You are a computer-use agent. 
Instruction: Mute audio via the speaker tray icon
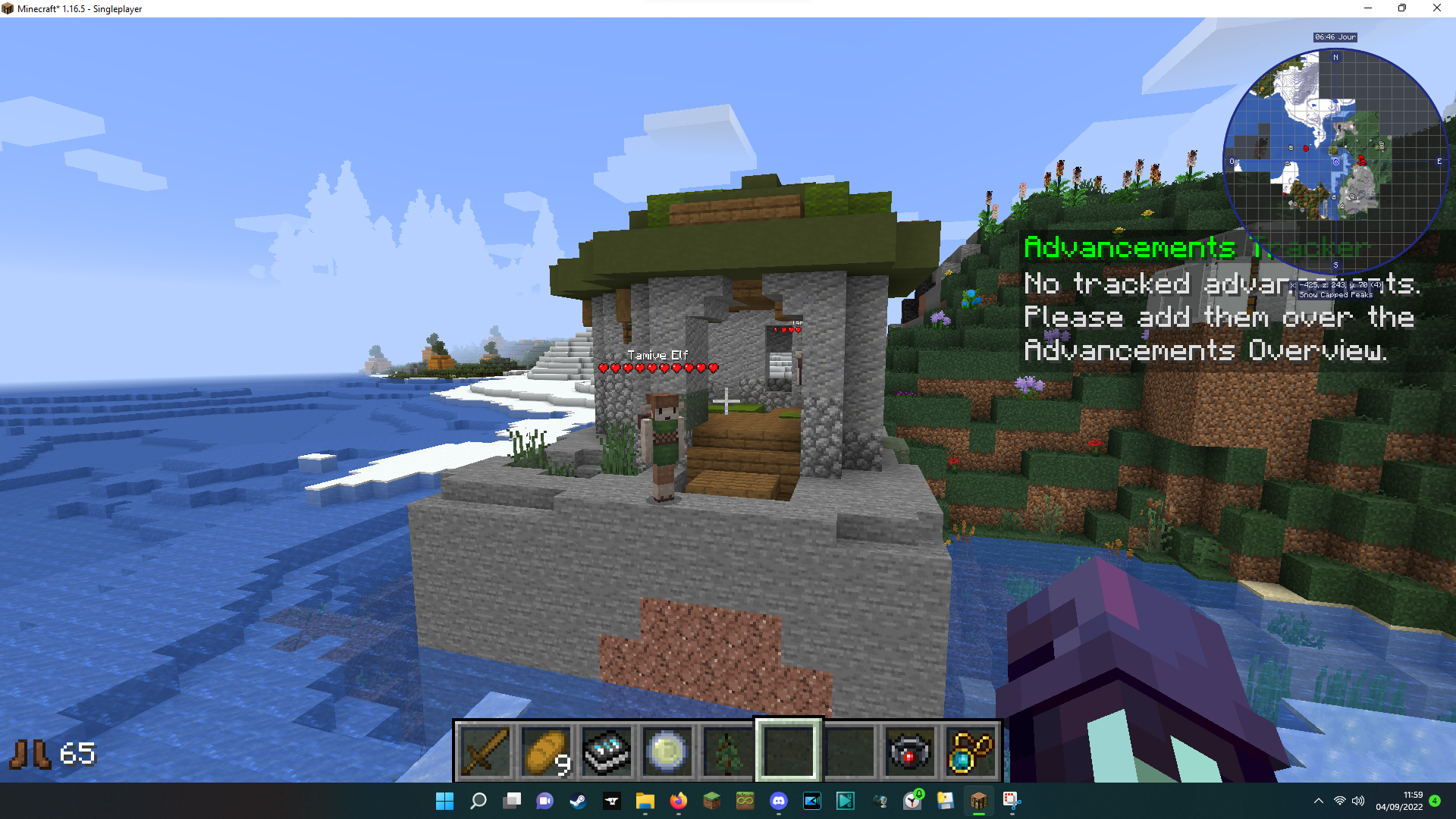(1358, 801)
